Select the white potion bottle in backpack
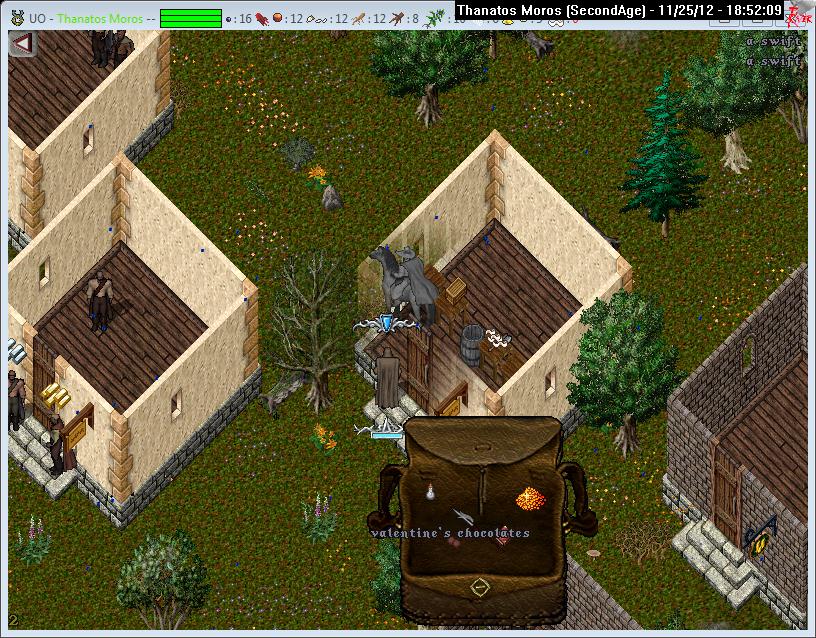Screen dimensions: 816x638 coord(430,492)
